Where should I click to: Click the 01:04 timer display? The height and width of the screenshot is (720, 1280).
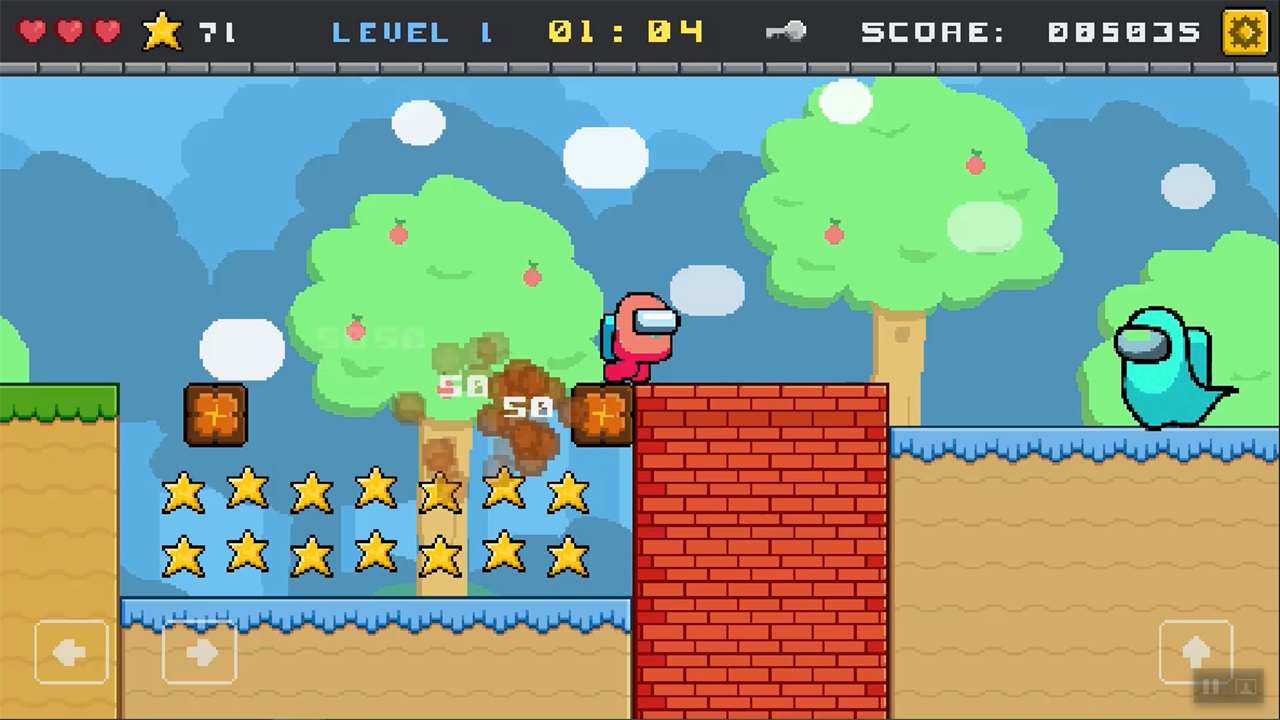point(624,31)
